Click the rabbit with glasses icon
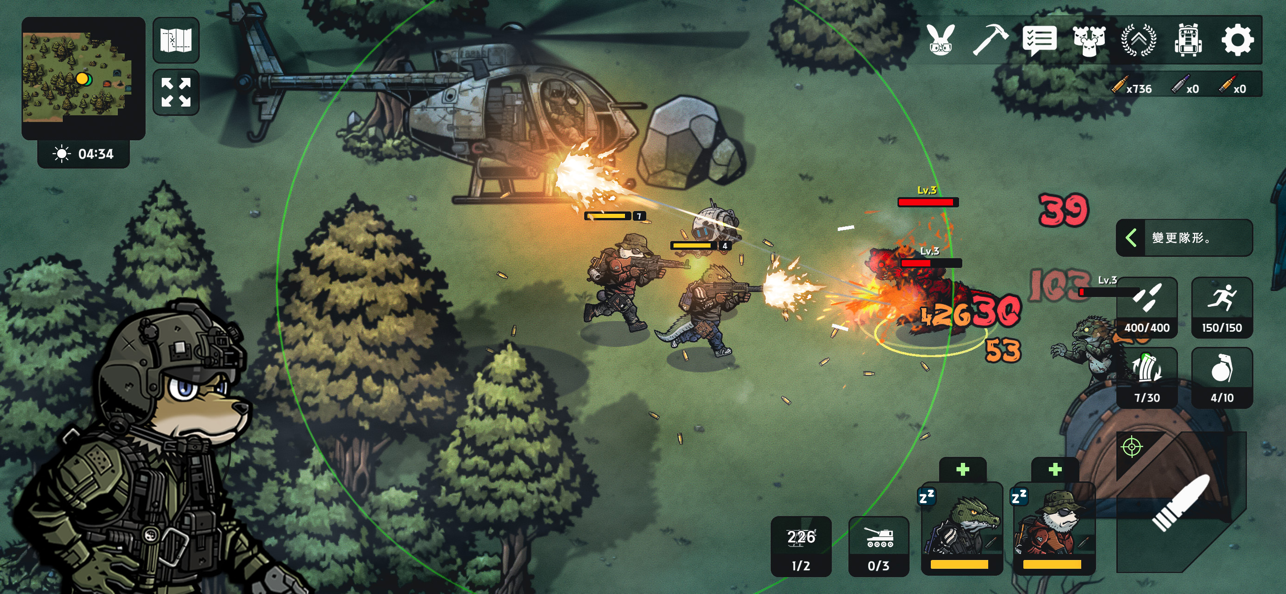 940,40
